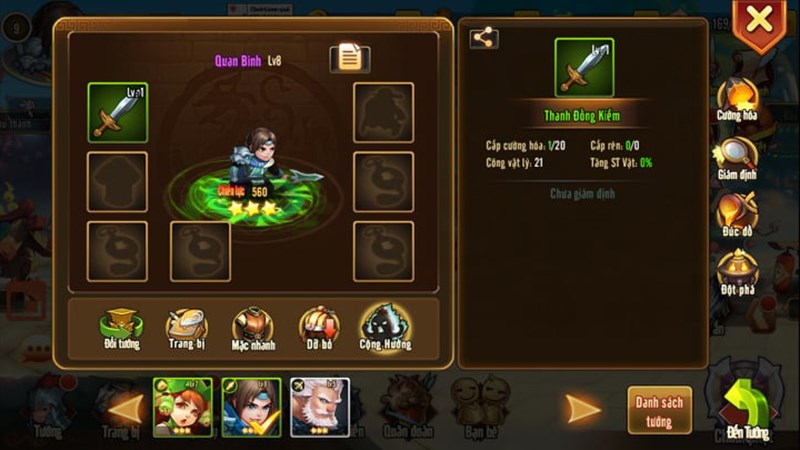Open the Trang bị equipment button
Viewport: 800px width, 450px height.
click(186, 328)
